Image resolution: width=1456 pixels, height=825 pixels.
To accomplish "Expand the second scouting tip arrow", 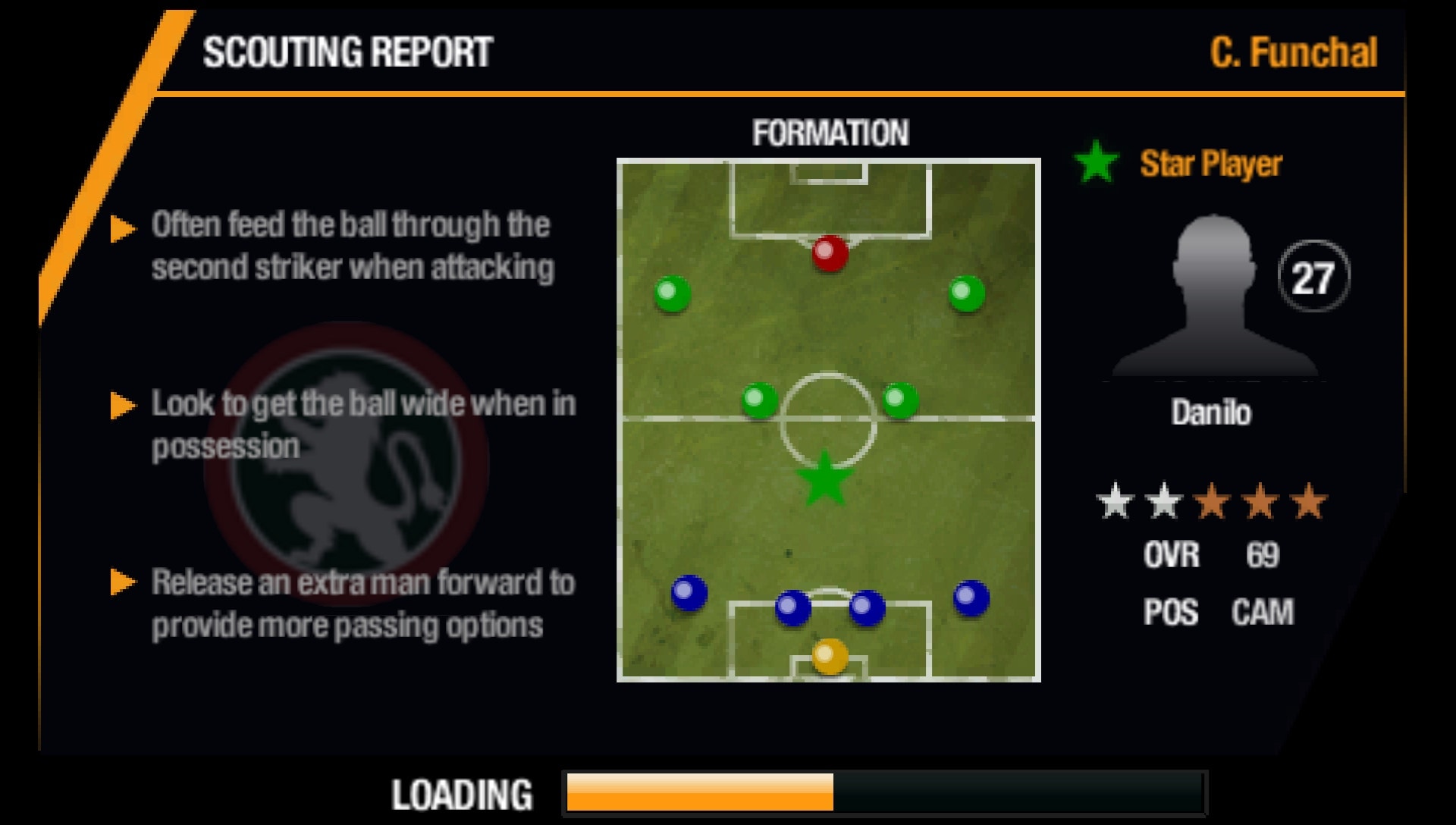I will (x=121, y=406).
